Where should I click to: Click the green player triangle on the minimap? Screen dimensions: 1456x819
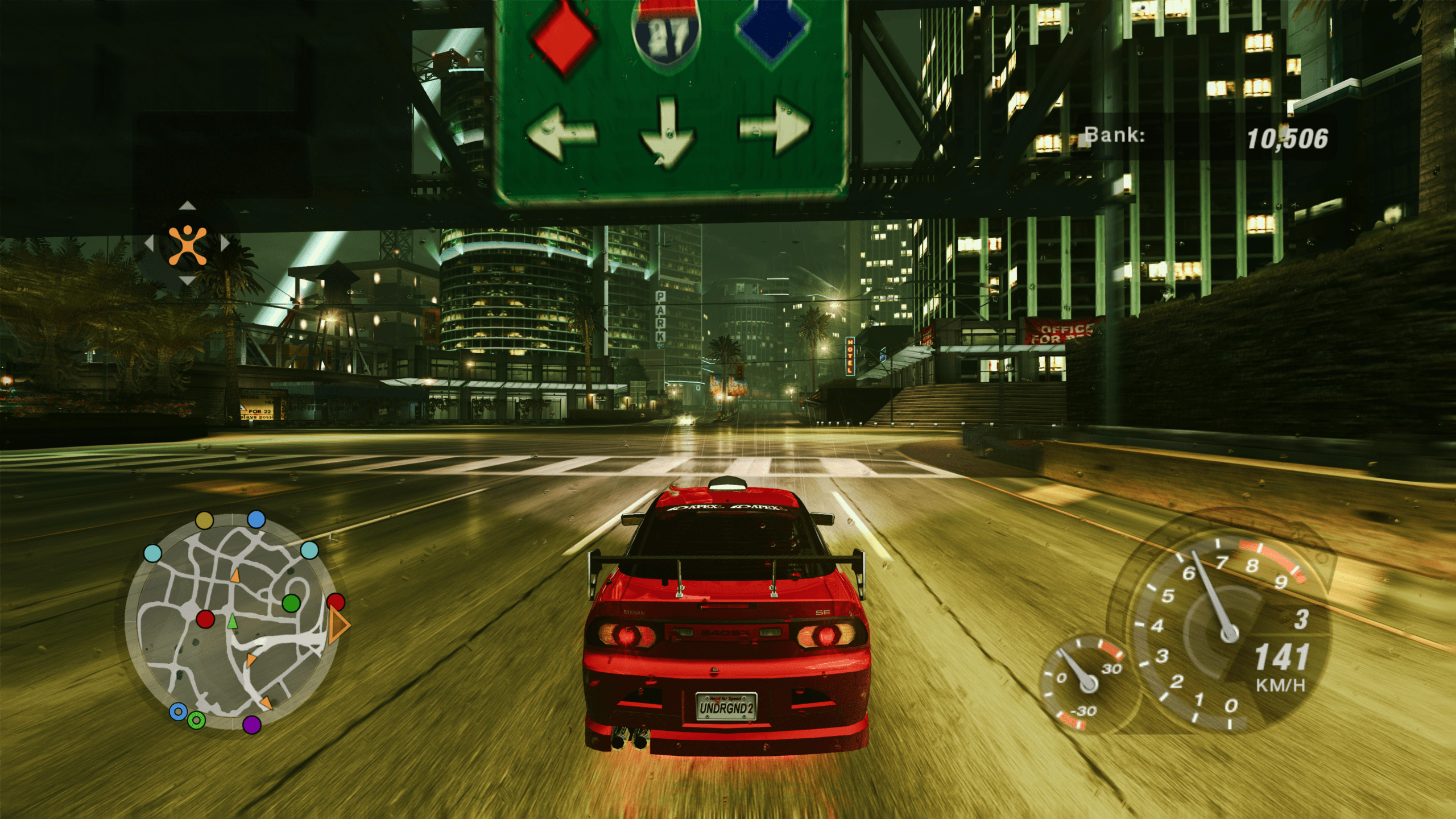coord(232,621)
